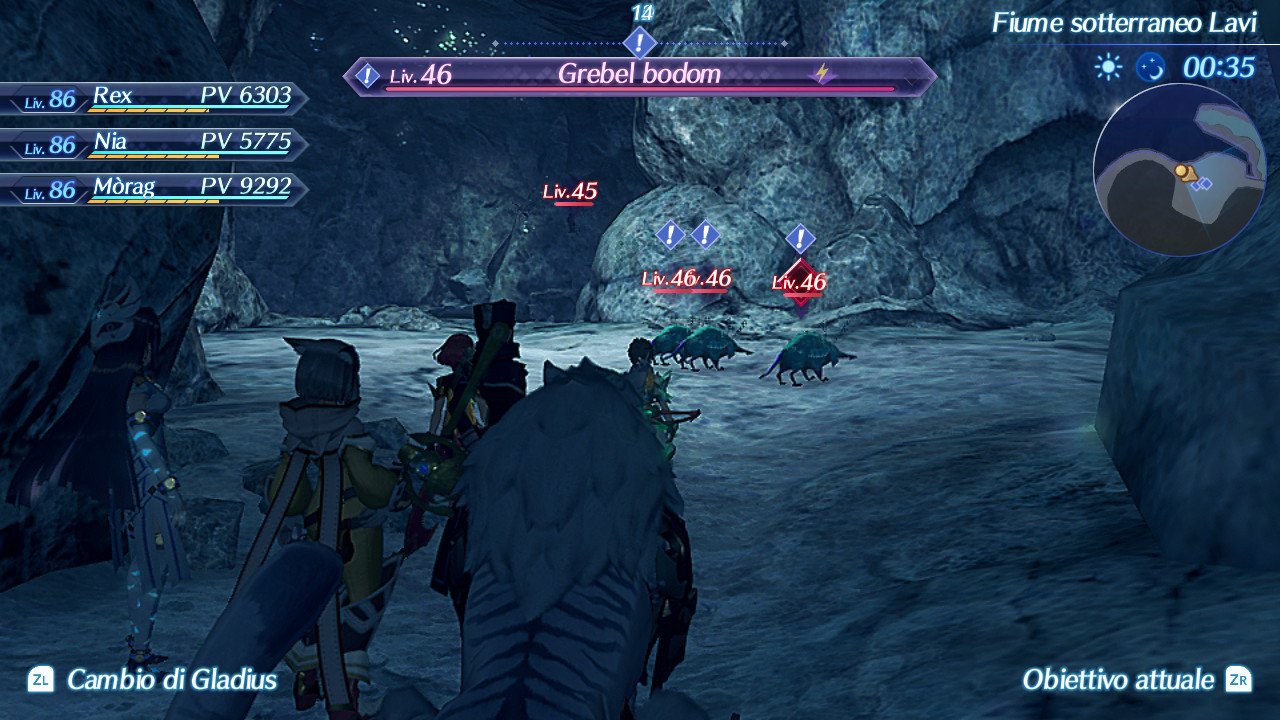Target the Liv.45 enemy marker
This screenshot has height=720, width=1280.
571,192
